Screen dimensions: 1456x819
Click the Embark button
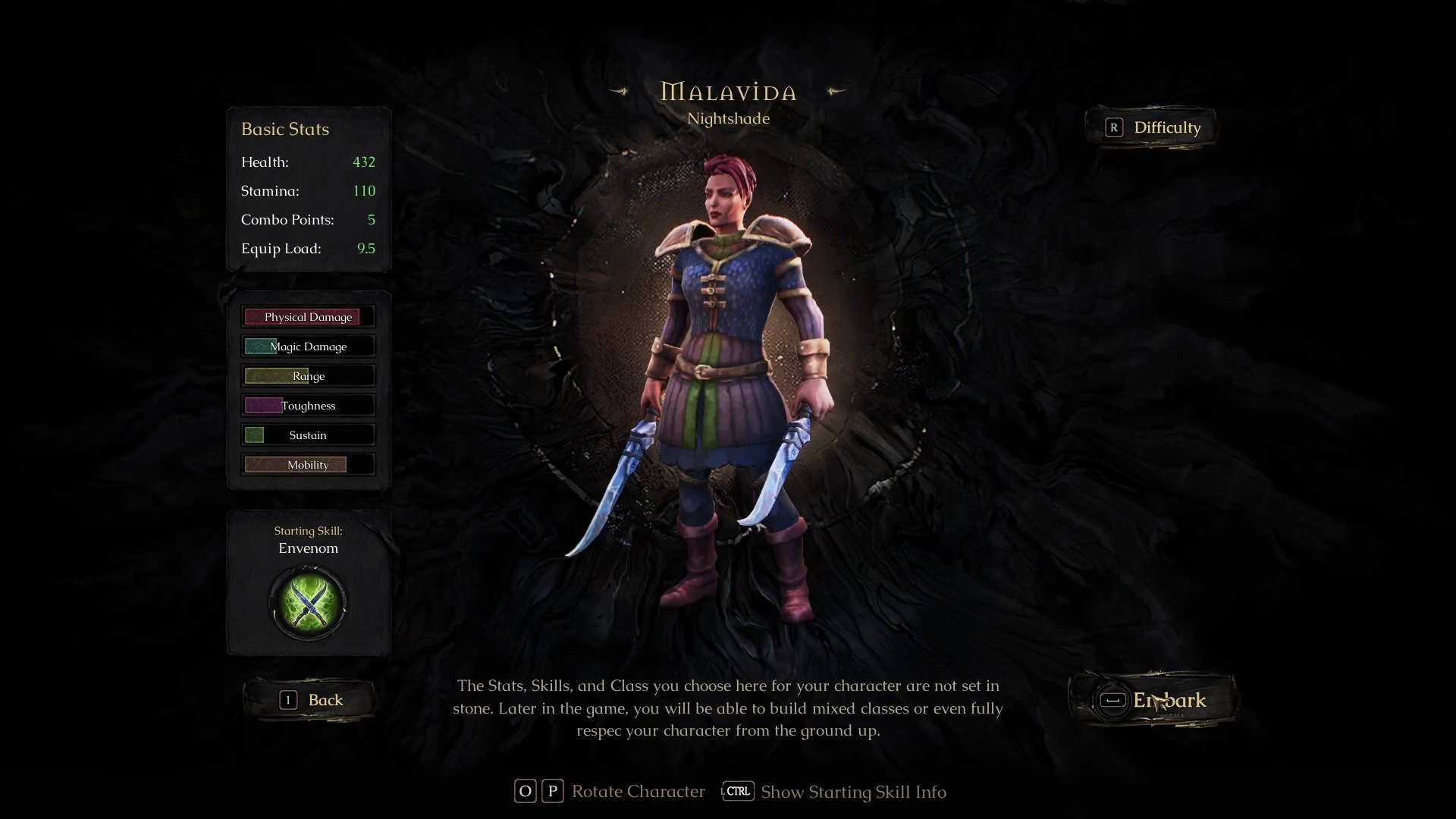1153,700
